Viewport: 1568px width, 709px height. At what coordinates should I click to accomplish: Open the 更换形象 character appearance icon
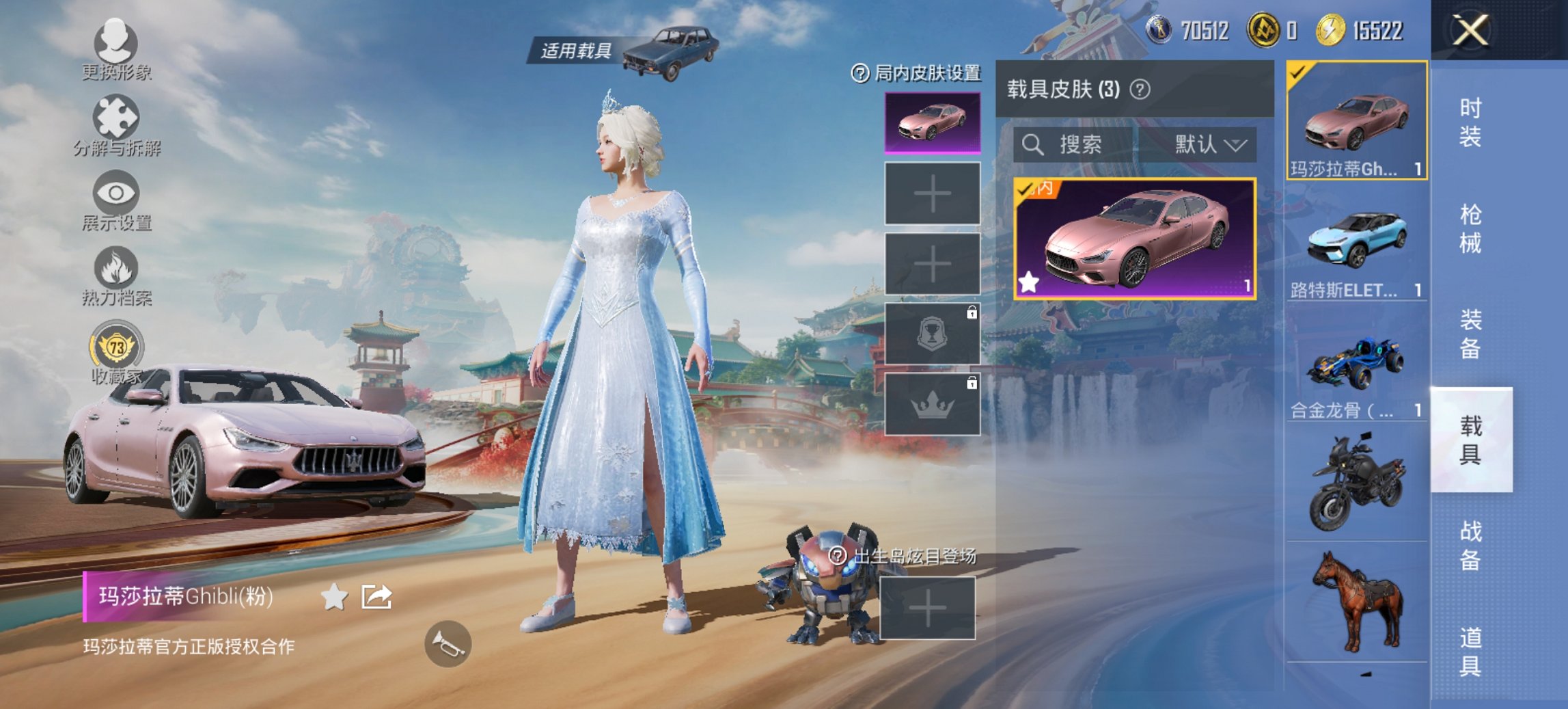pyautogui.click(x=116, y=43)
